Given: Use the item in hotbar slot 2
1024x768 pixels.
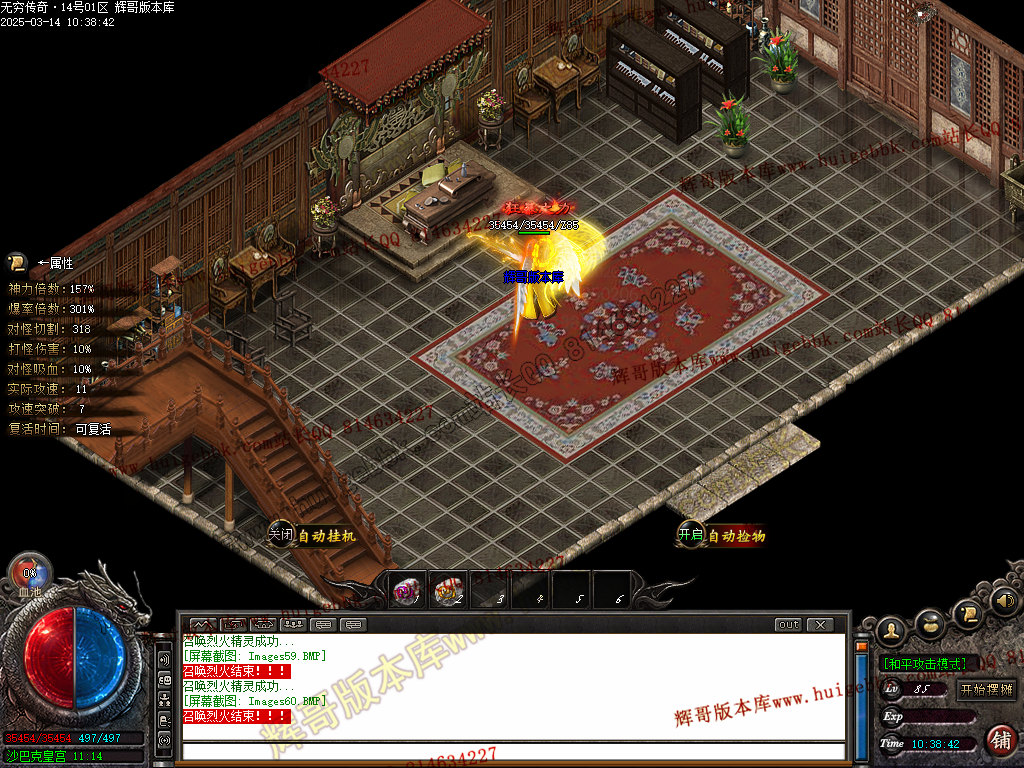Looking at the screenshot, I should coord(448,592).
